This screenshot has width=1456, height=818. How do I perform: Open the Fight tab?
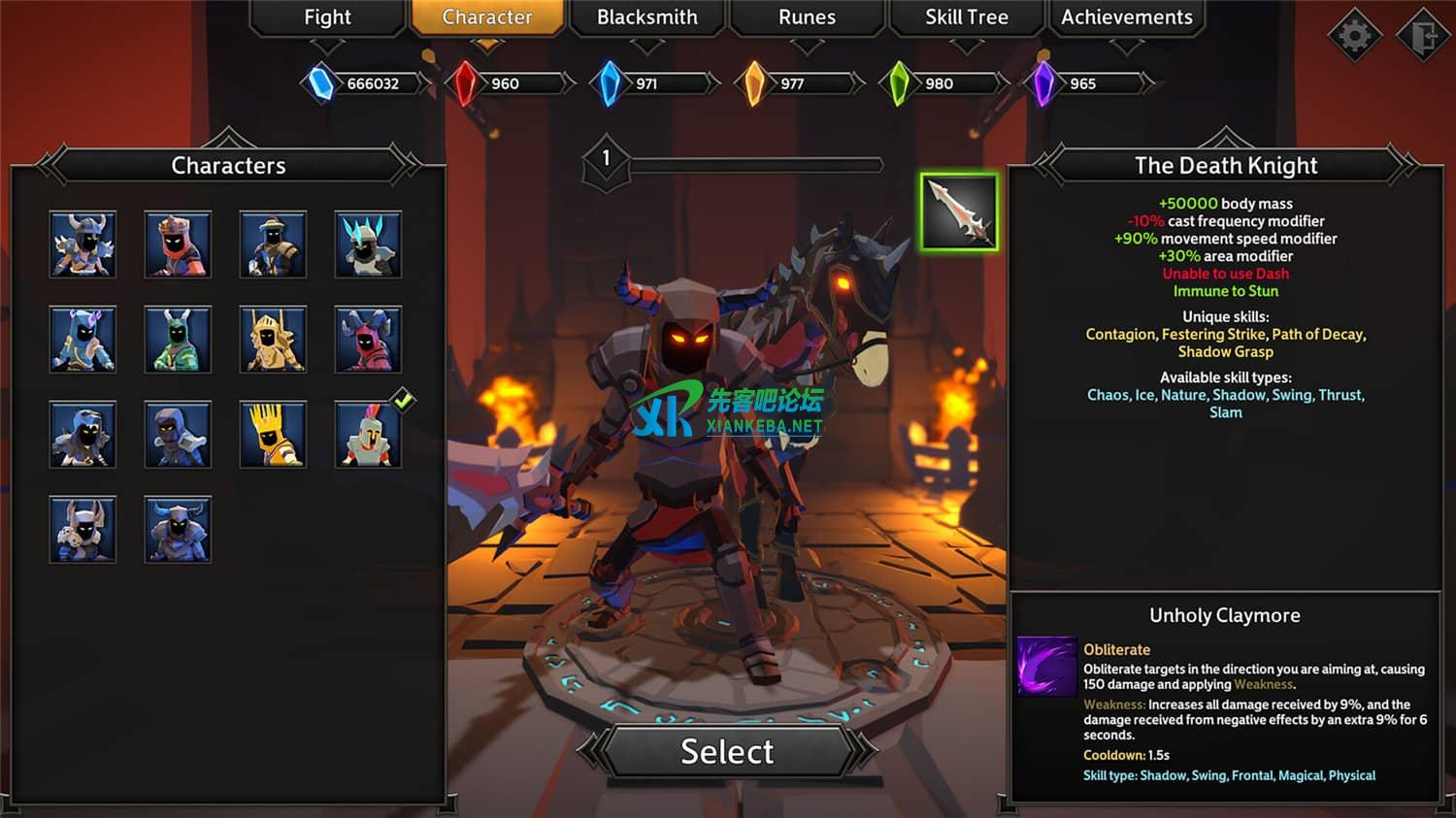point(327,17)
